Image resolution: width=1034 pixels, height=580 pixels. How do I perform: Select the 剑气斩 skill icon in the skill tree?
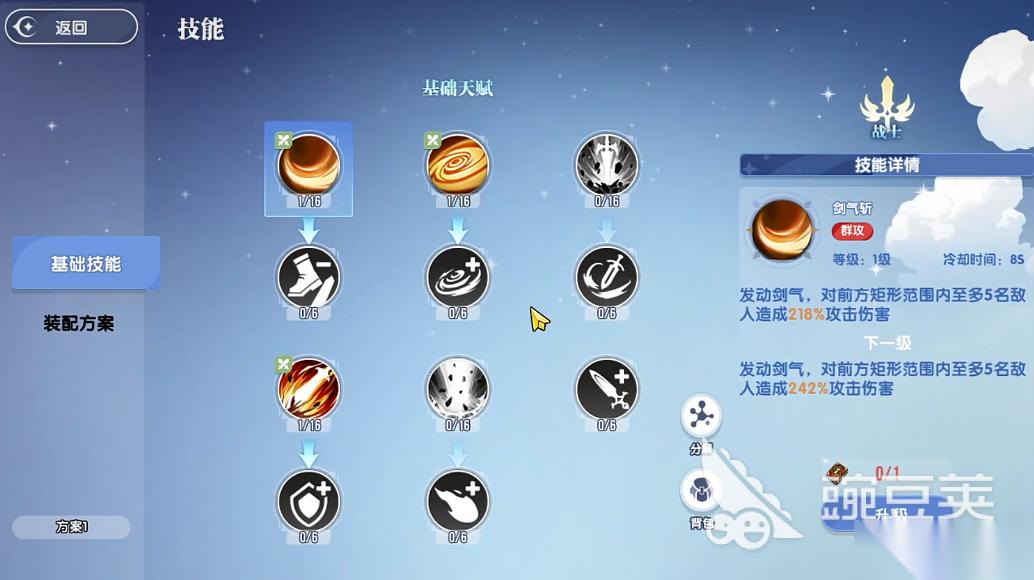[x=309, y=165]
